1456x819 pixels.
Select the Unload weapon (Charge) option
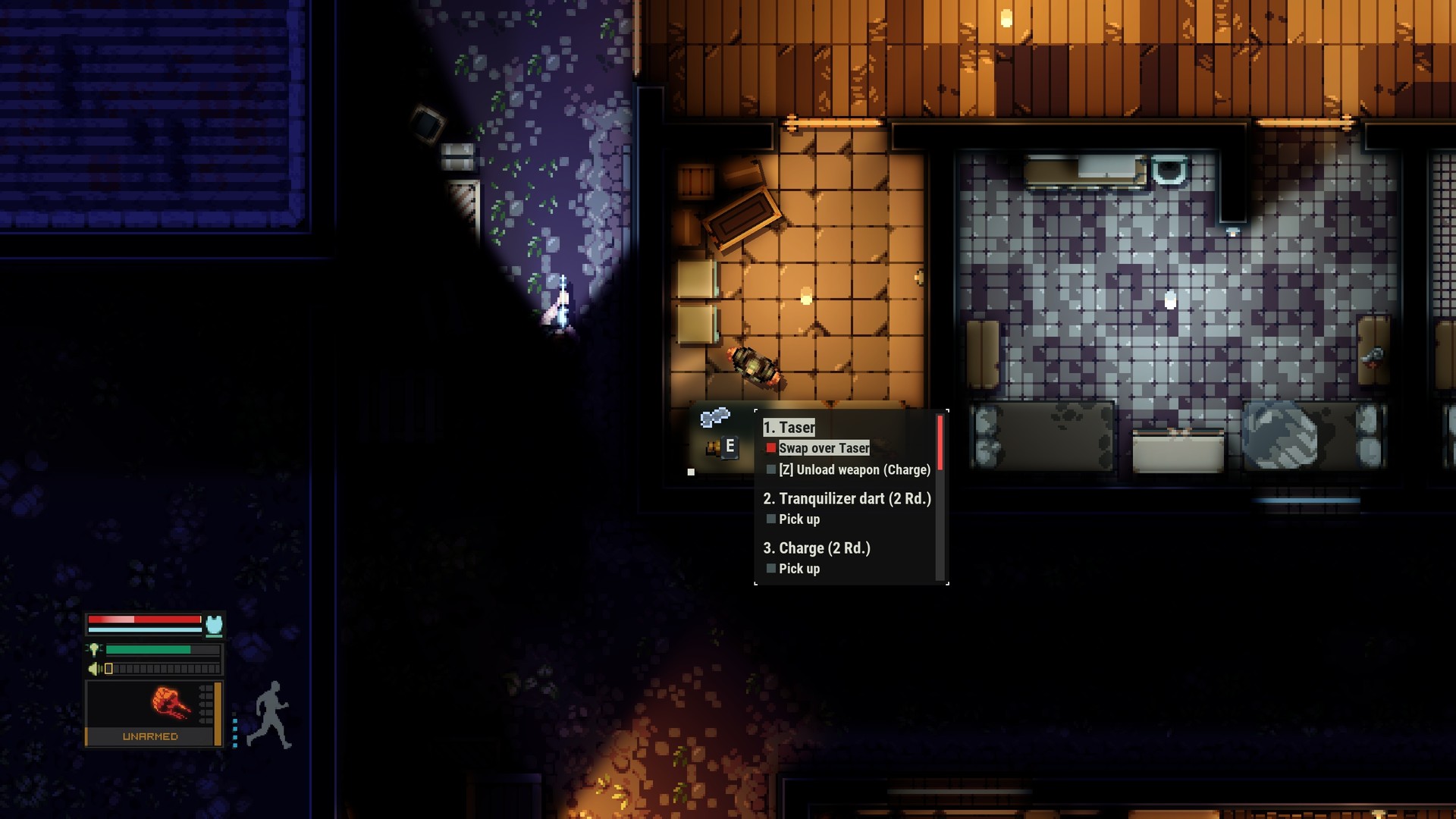[855, 470]
